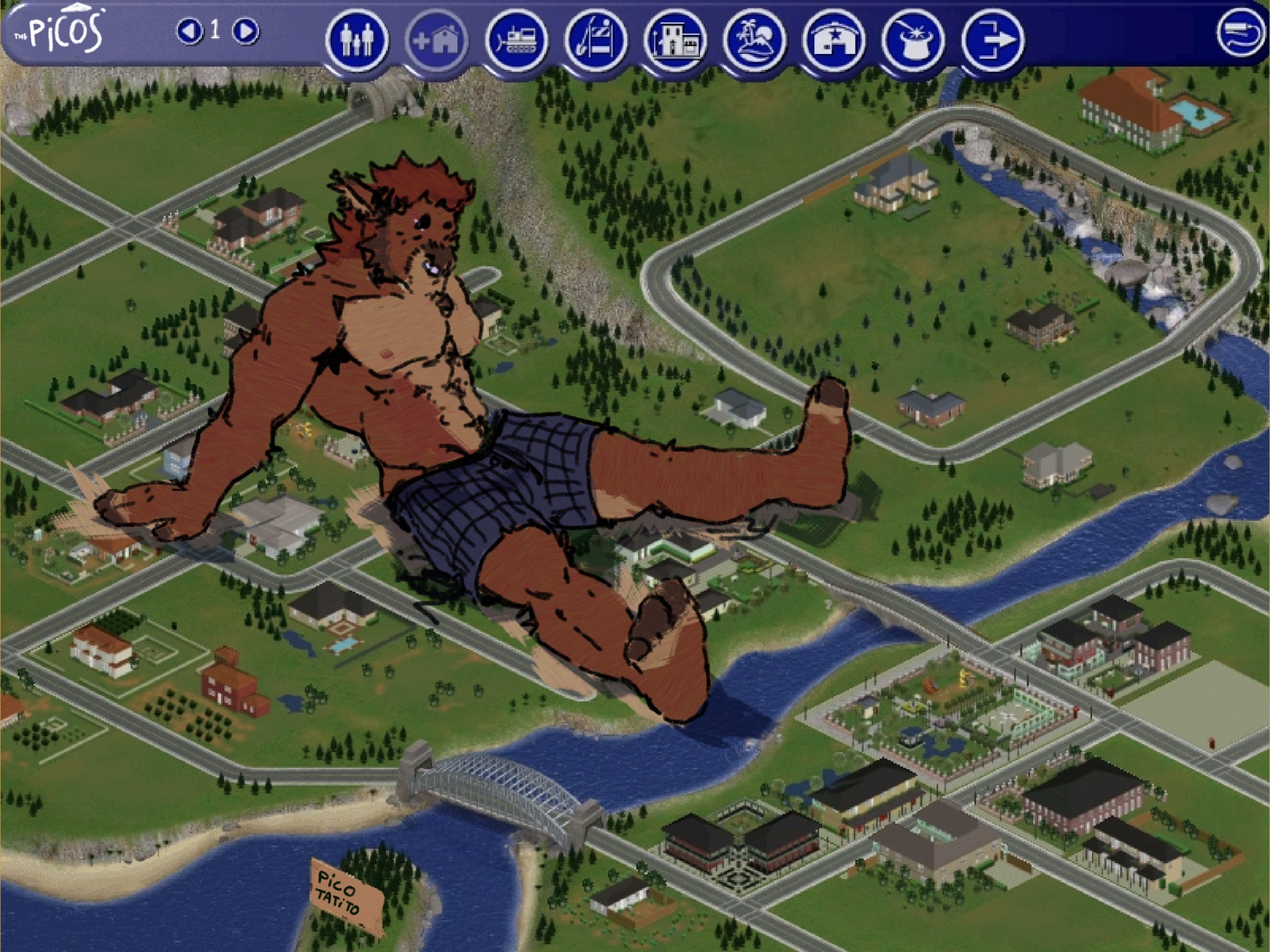Screen dimensions: 1270x952
Task: Click the greyed-out add house button
Action: pos(436,41)
